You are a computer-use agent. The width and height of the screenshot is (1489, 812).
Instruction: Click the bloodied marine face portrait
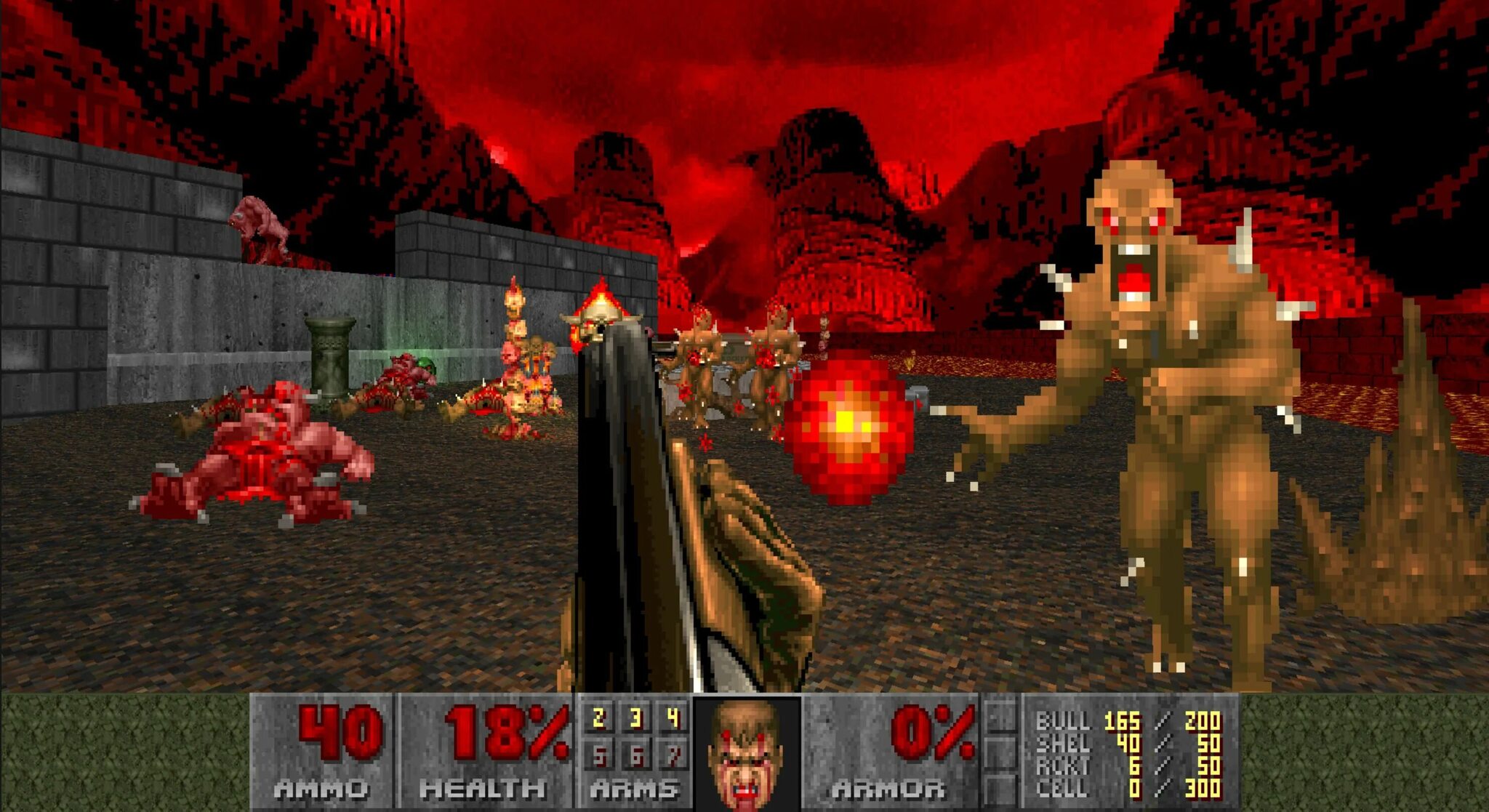click(x=746, y=754)
